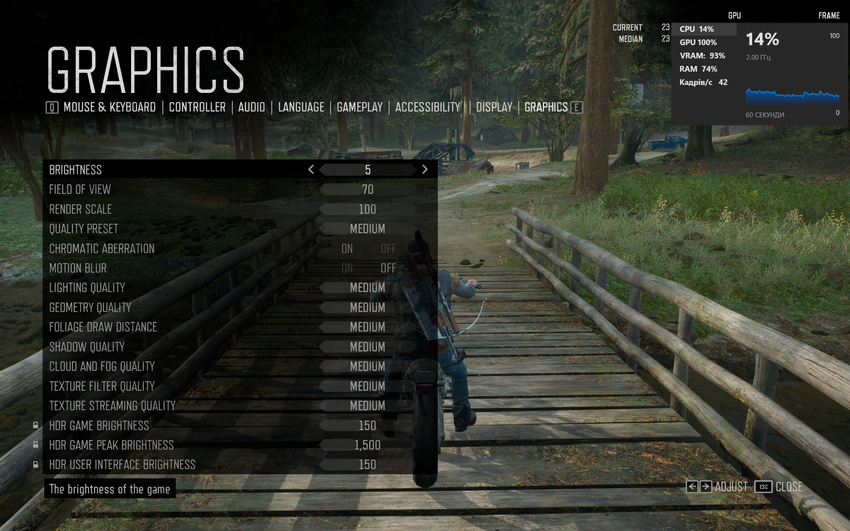This screenshot has width=850, height=531.
Task: Go to the Language tab
Action: (x=301, y=107)
